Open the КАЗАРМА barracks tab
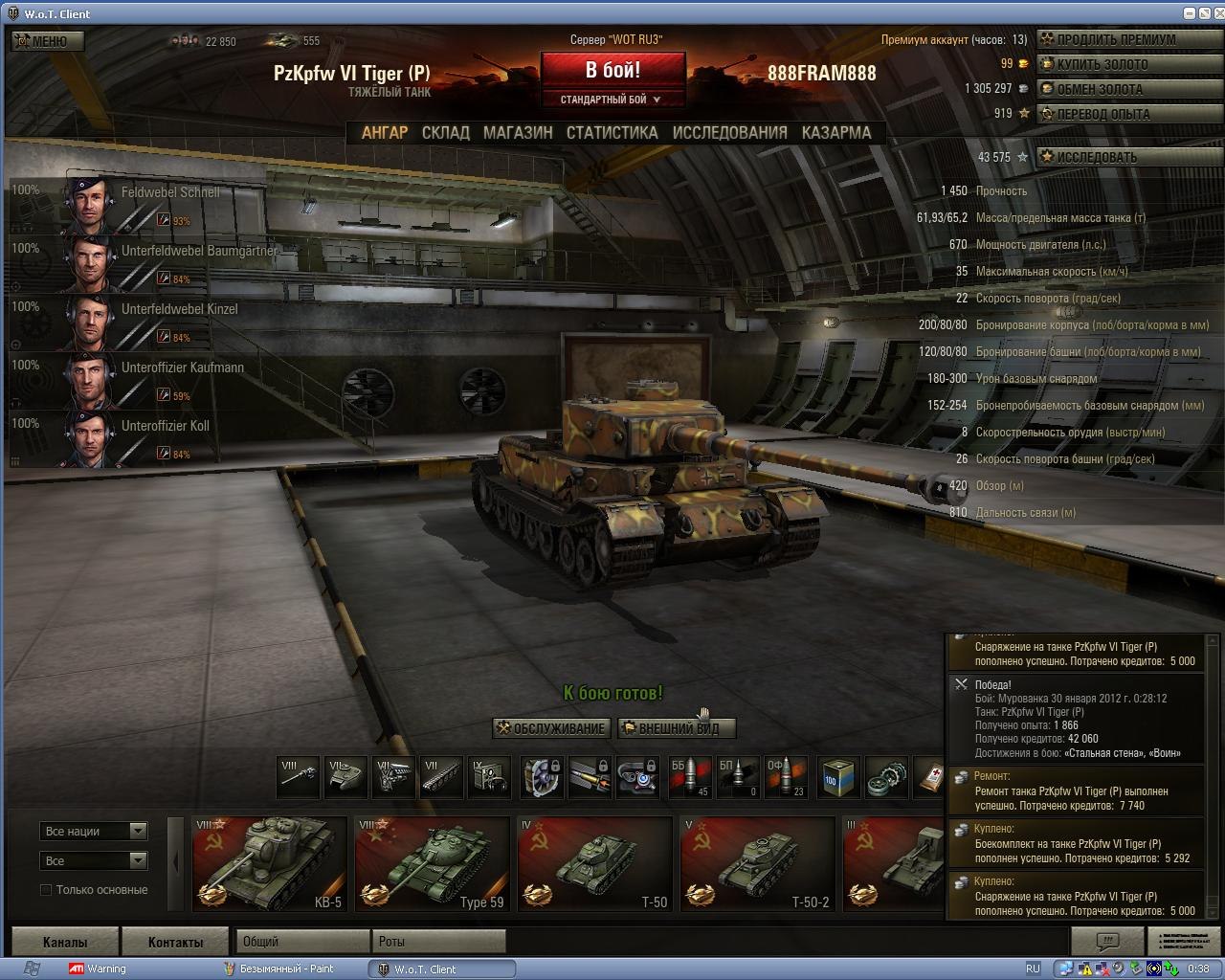The width and height of the screenshot is (1225, 980). [835, 133]
